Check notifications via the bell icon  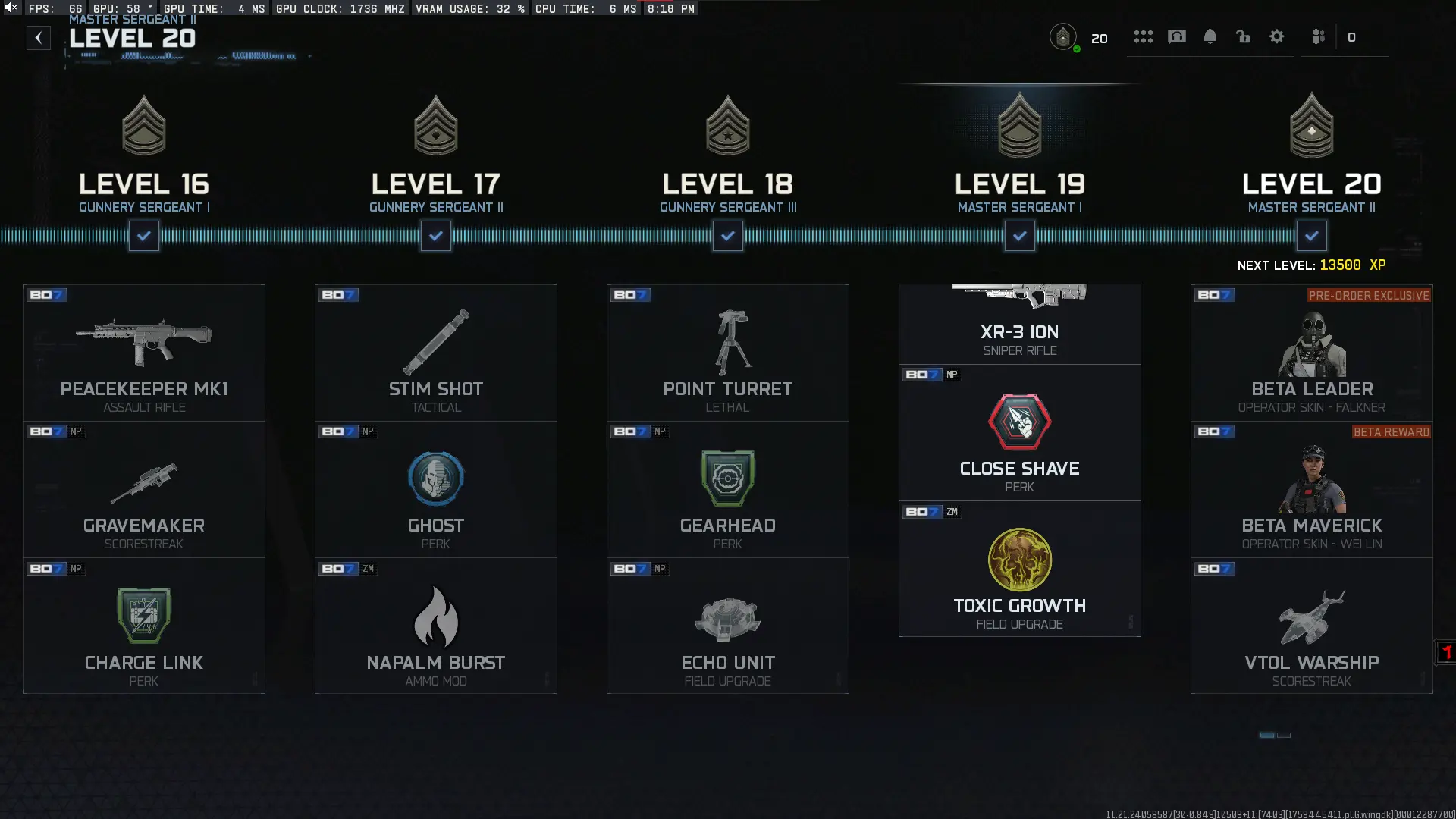pyautogui.click(x=1210, y=36)
